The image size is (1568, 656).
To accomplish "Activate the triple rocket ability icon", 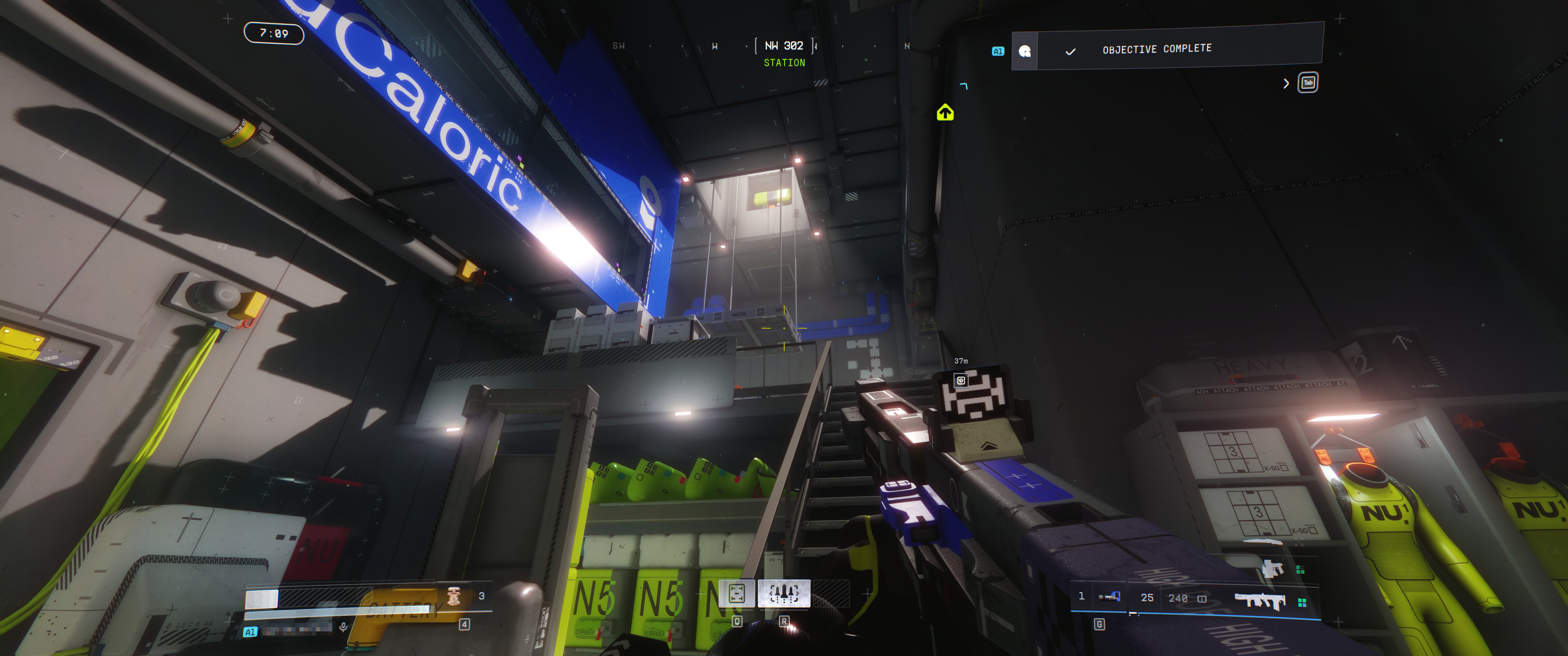I will pos(784,593).
